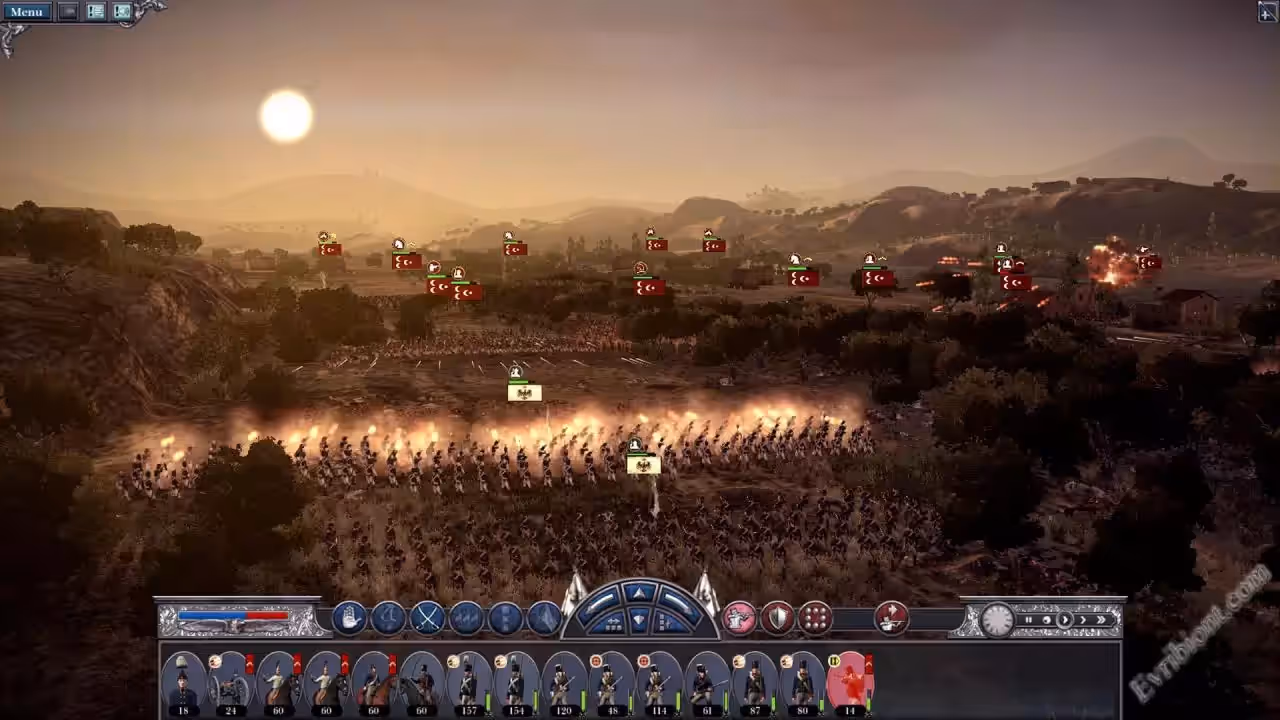1280x720 pixels.
Task: Click the halt open-hand order button
Action: pos(349,618)
